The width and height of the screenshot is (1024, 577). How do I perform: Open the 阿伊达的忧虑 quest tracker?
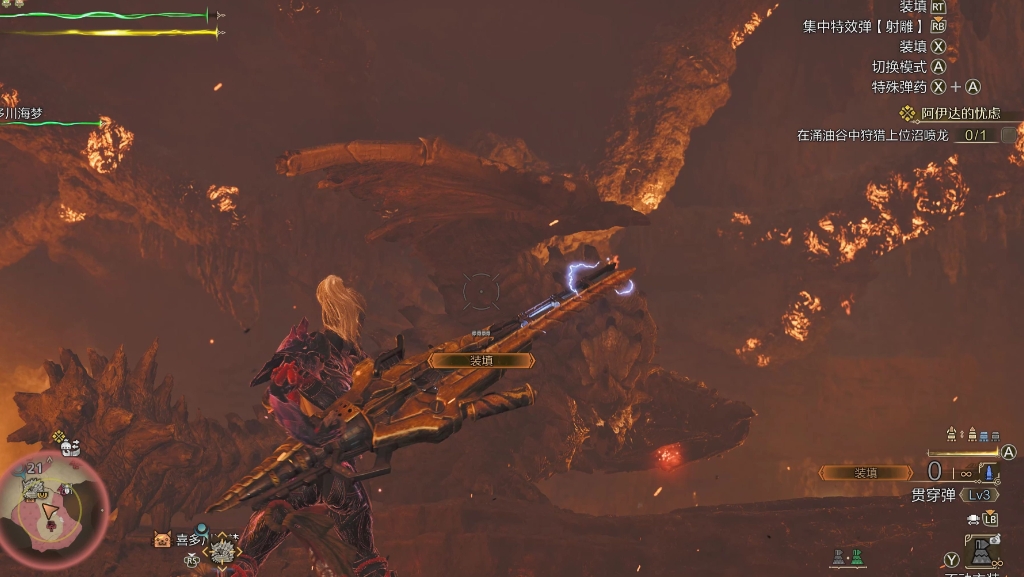click(958, 114)
